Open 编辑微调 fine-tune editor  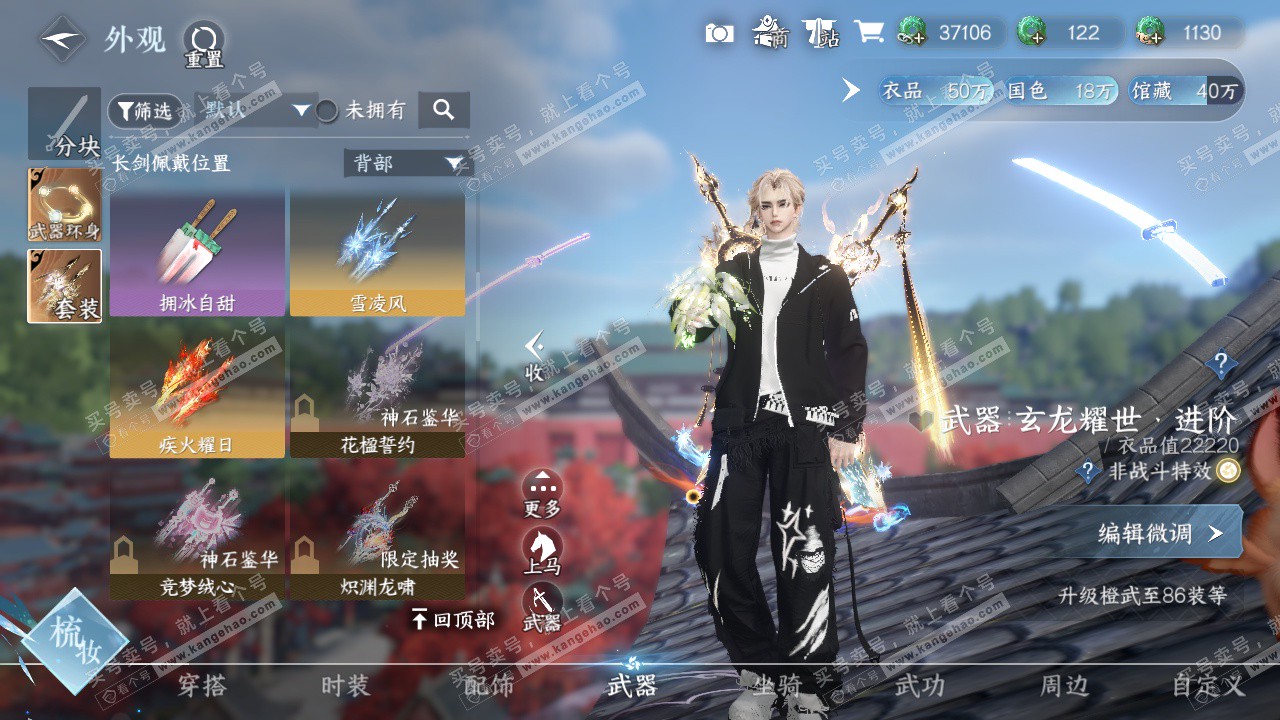[1159, 533]
